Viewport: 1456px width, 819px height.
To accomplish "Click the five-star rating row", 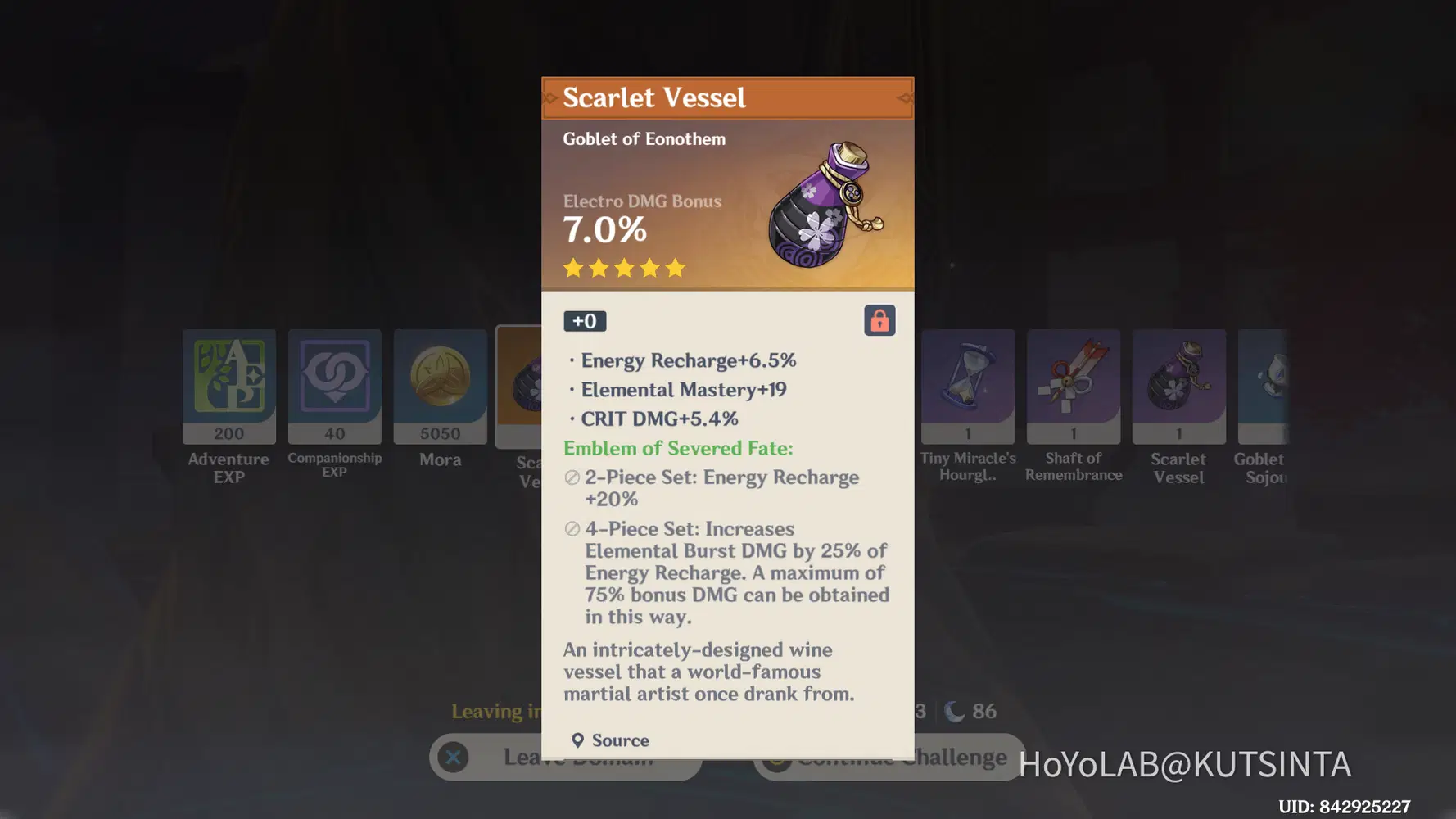I will point(623,268).
